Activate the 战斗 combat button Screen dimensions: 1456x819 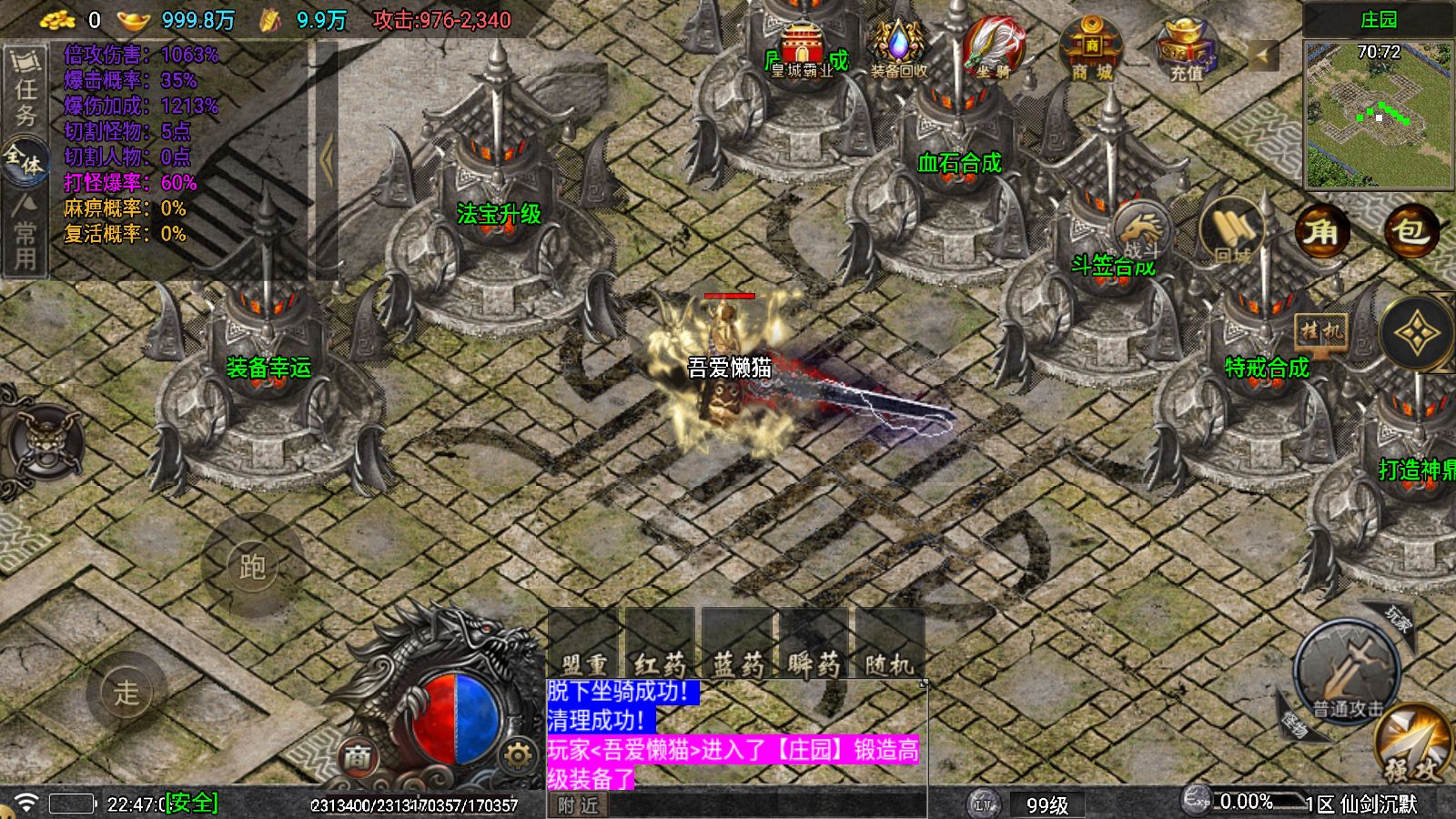[1141, 231]
